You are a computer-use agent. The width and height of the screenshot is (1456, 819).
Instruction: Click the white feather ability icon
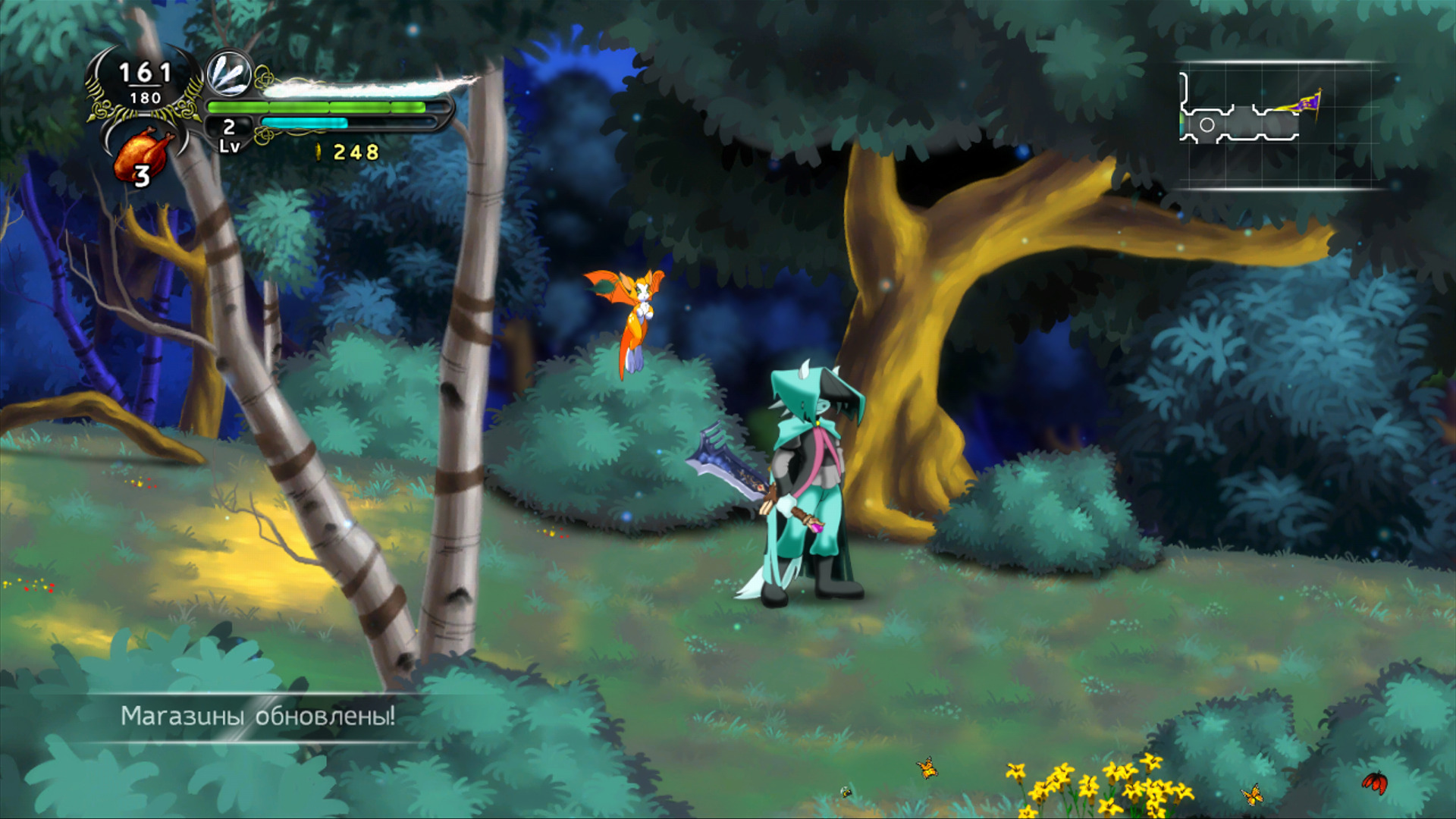click(x=230, y=74)
